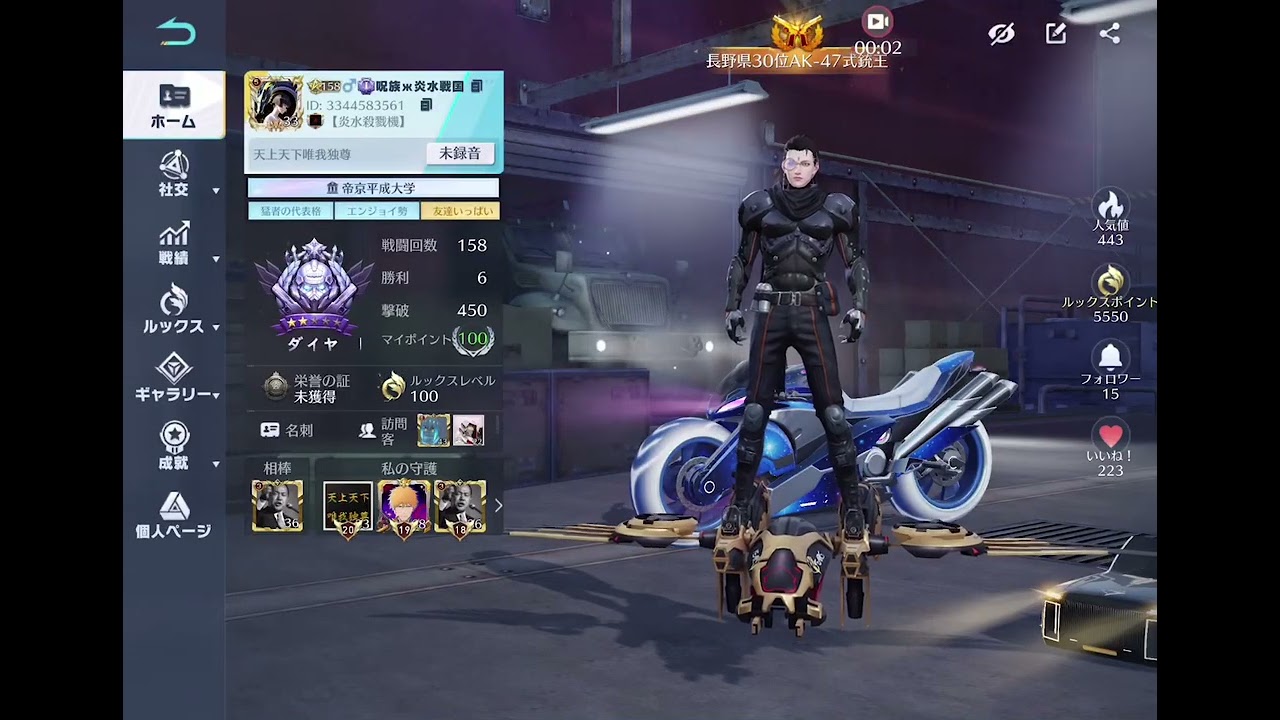Click the player avatar portrait

[x=275, y=102]
